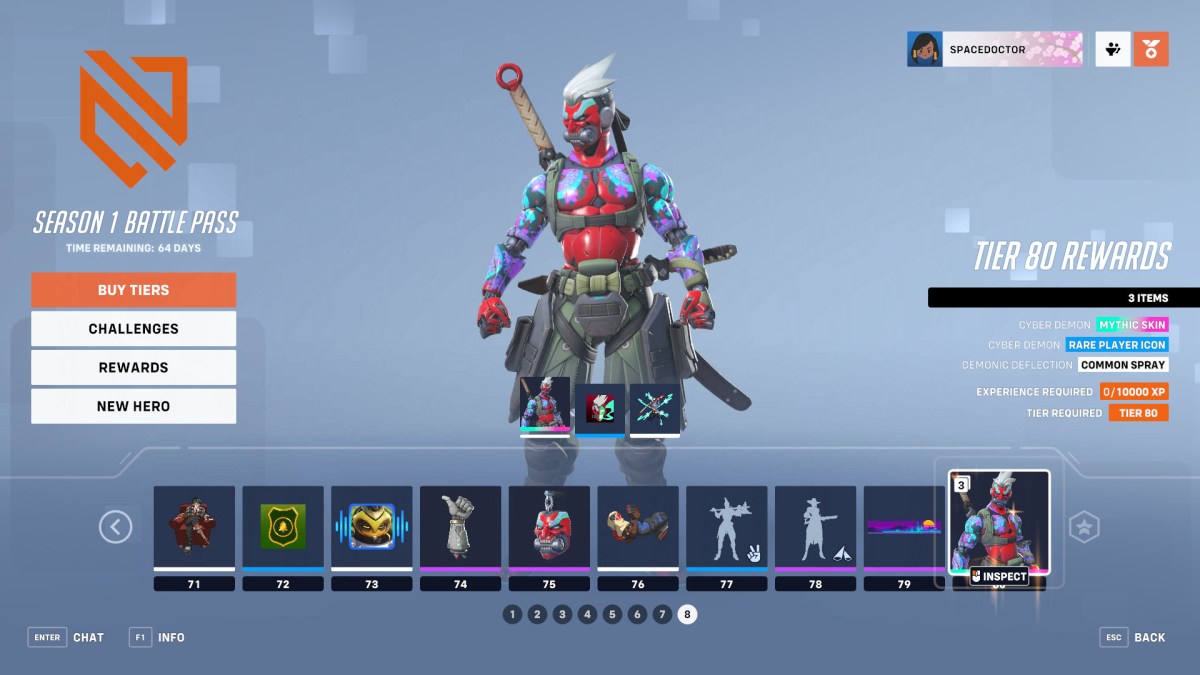Choose the tier 72 green badge reward
The image size is (1200, 675).
(283, 527)
